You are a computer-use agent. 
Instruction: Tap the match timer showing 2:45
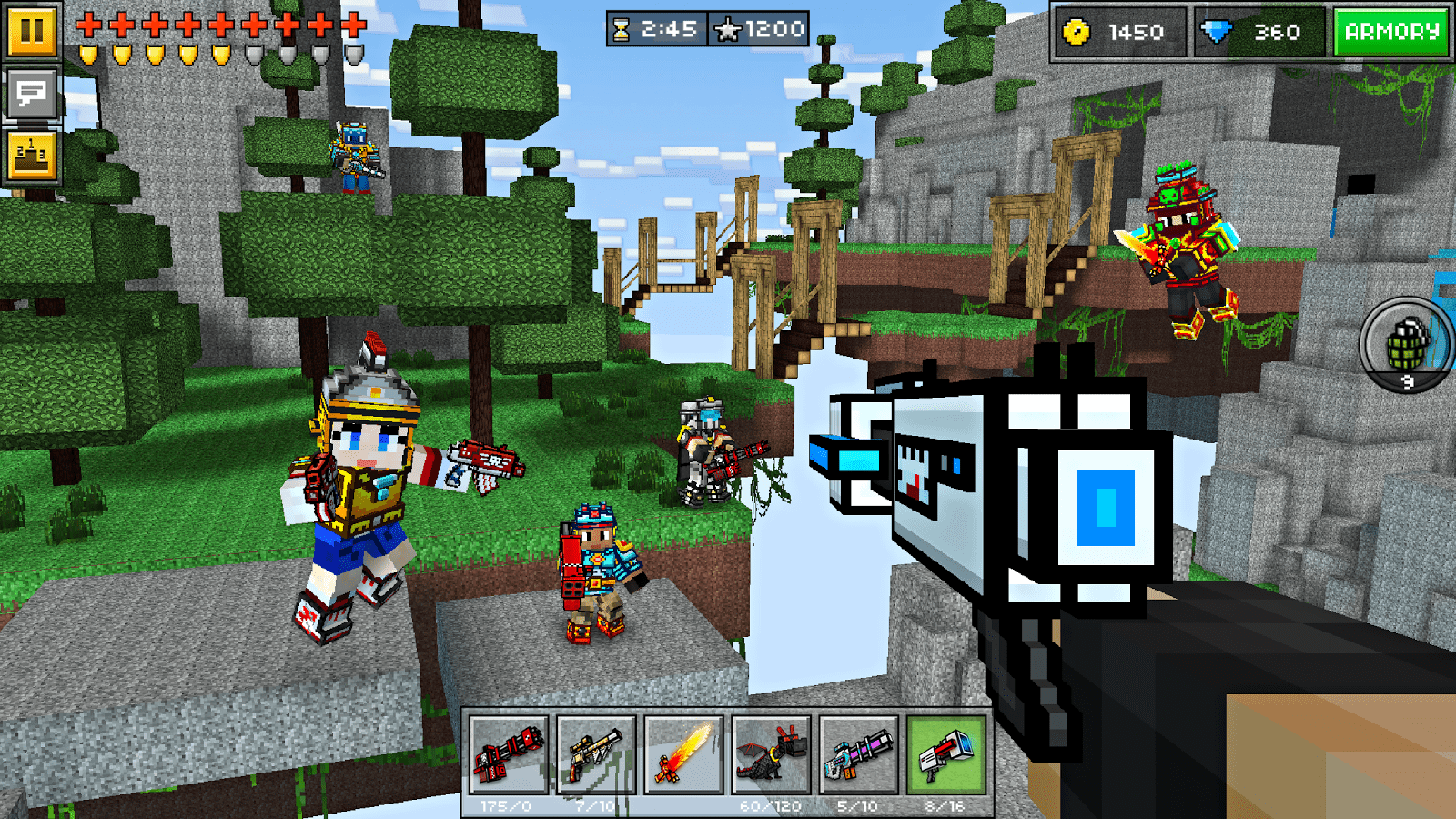653,27
